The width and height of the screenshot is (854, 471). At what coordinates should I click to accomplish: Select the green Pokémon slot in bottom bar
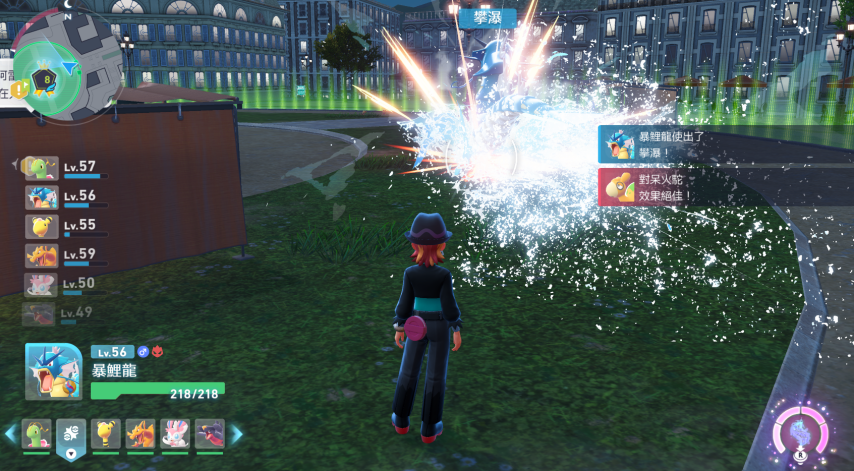click(x=36, y=433)
